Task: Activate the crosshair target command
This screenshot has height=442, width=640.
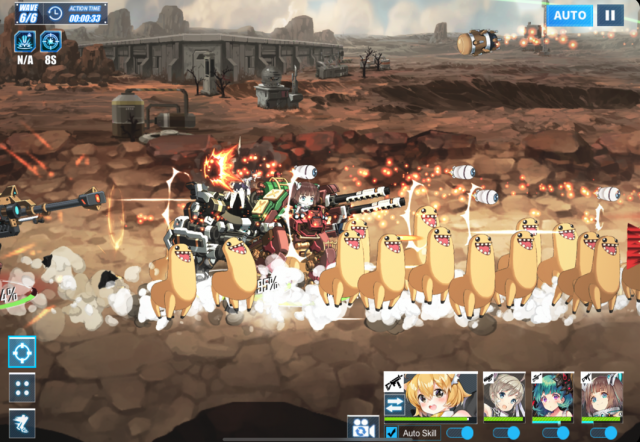Action: (x=22, y=352)
